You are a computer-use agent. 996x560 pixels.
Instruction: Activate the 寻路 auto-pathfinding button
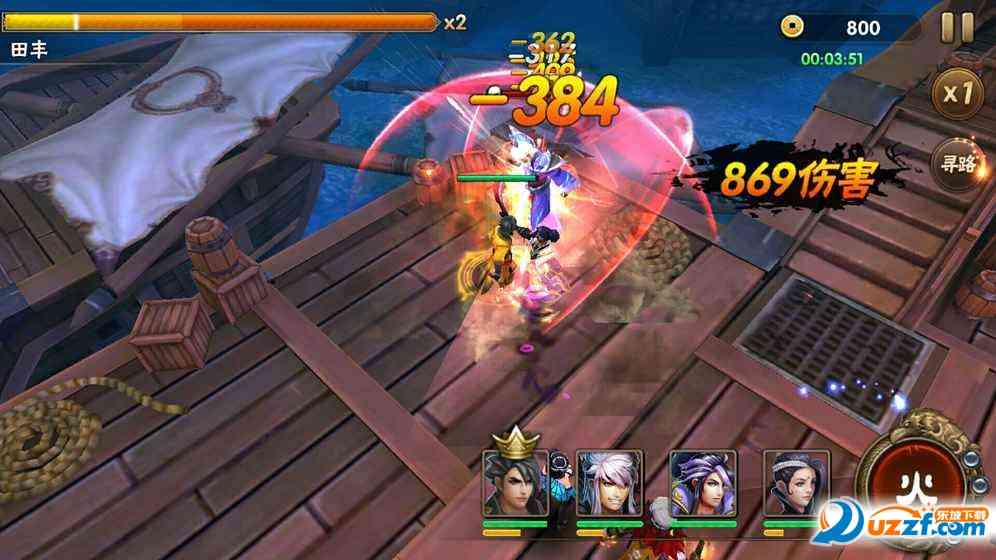[x=954, y=162]
